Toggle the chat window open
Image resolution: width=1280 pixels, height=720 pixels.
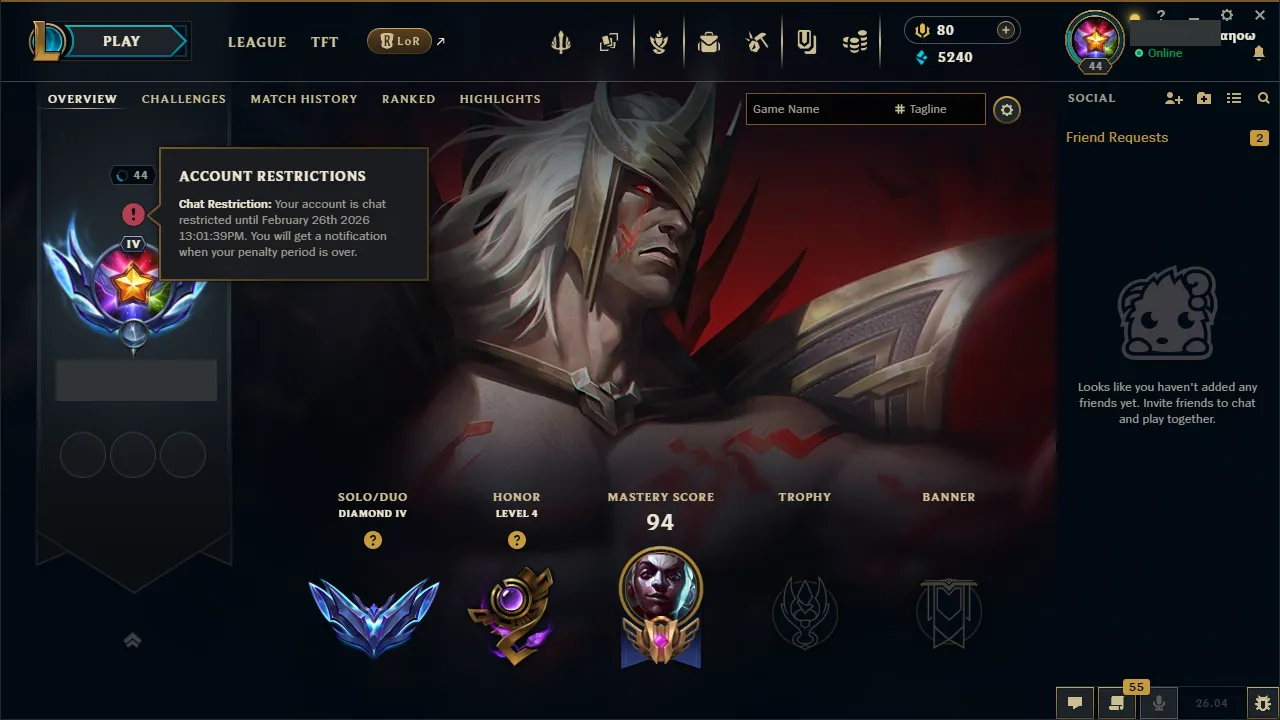(1074, 702)
